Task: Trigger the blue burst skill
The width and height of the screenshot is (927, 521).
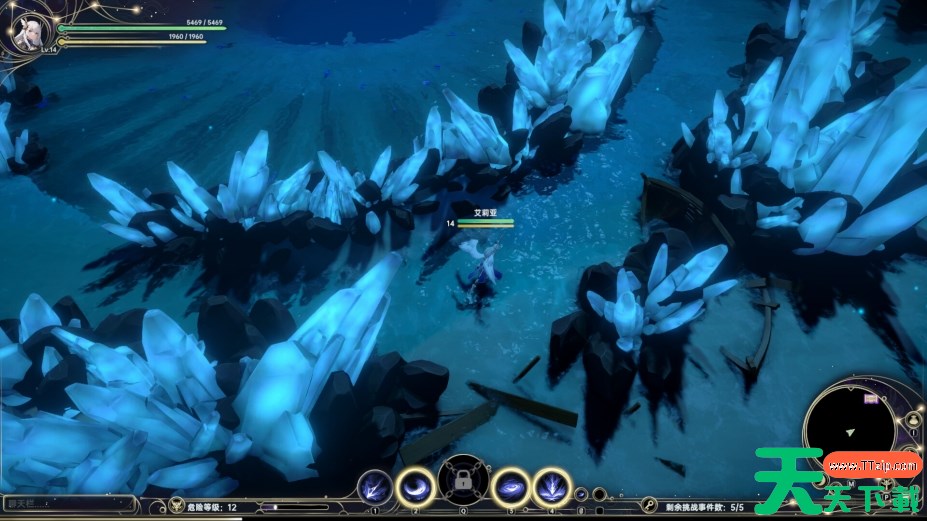Action: 551,487
